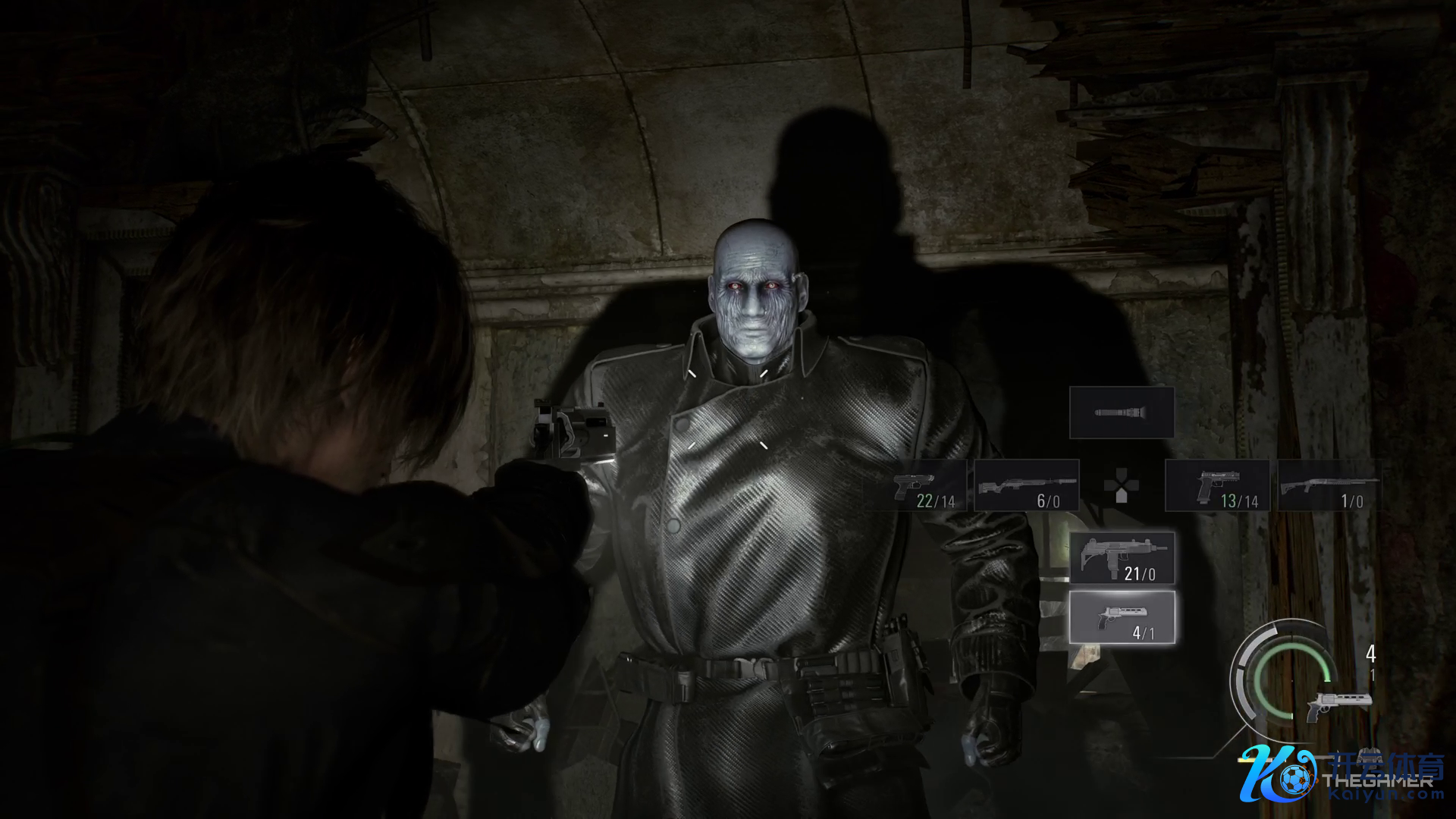Choose the shotgun showing 6/0 ammo
Viewport: 1456px width, 819px height.
click(x=1027, y=485)
